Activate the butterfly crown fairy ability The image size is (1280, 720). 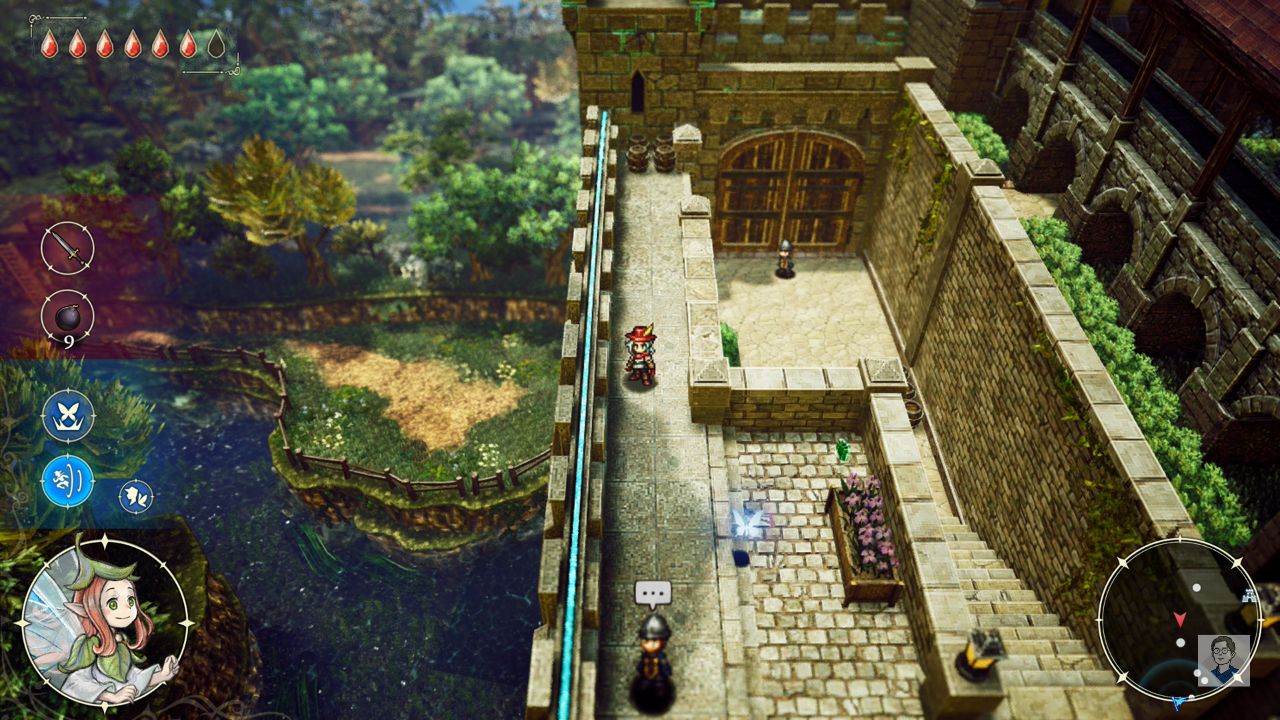(x=68, y=415)
